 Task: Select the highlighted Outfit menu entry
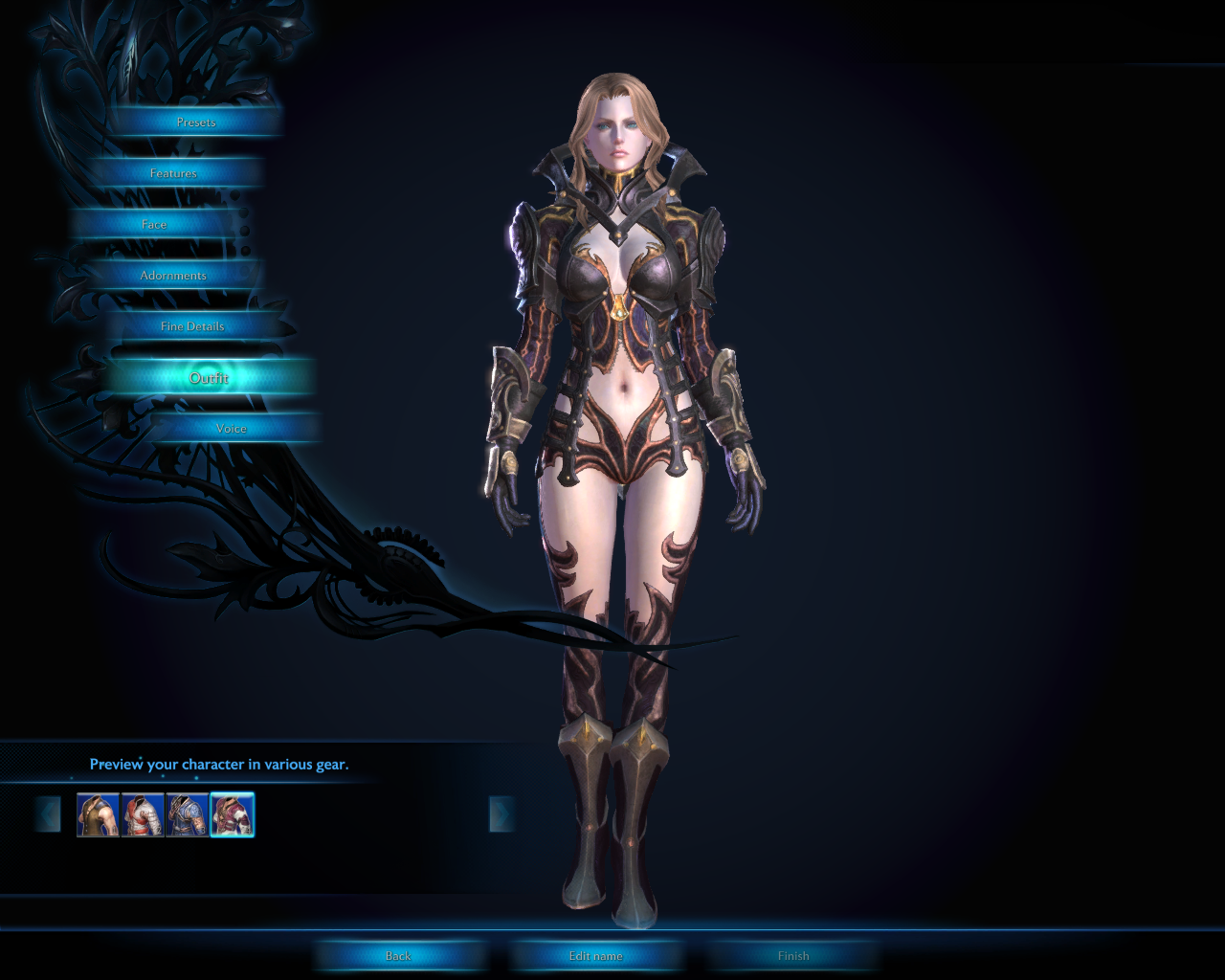(x=209, y=378)
